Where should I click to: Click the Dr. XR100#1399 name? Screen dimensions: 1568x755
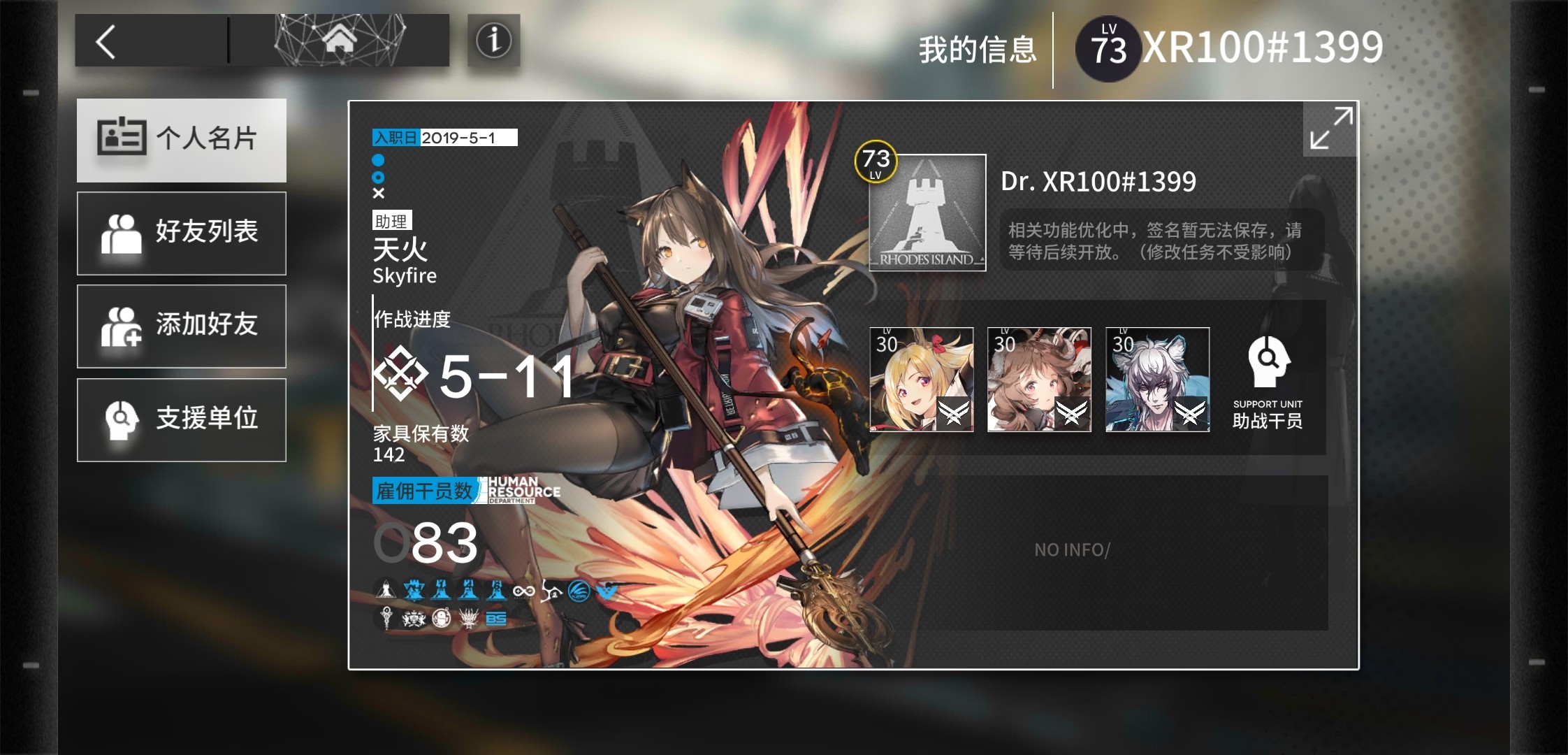tap(1098, 182)
